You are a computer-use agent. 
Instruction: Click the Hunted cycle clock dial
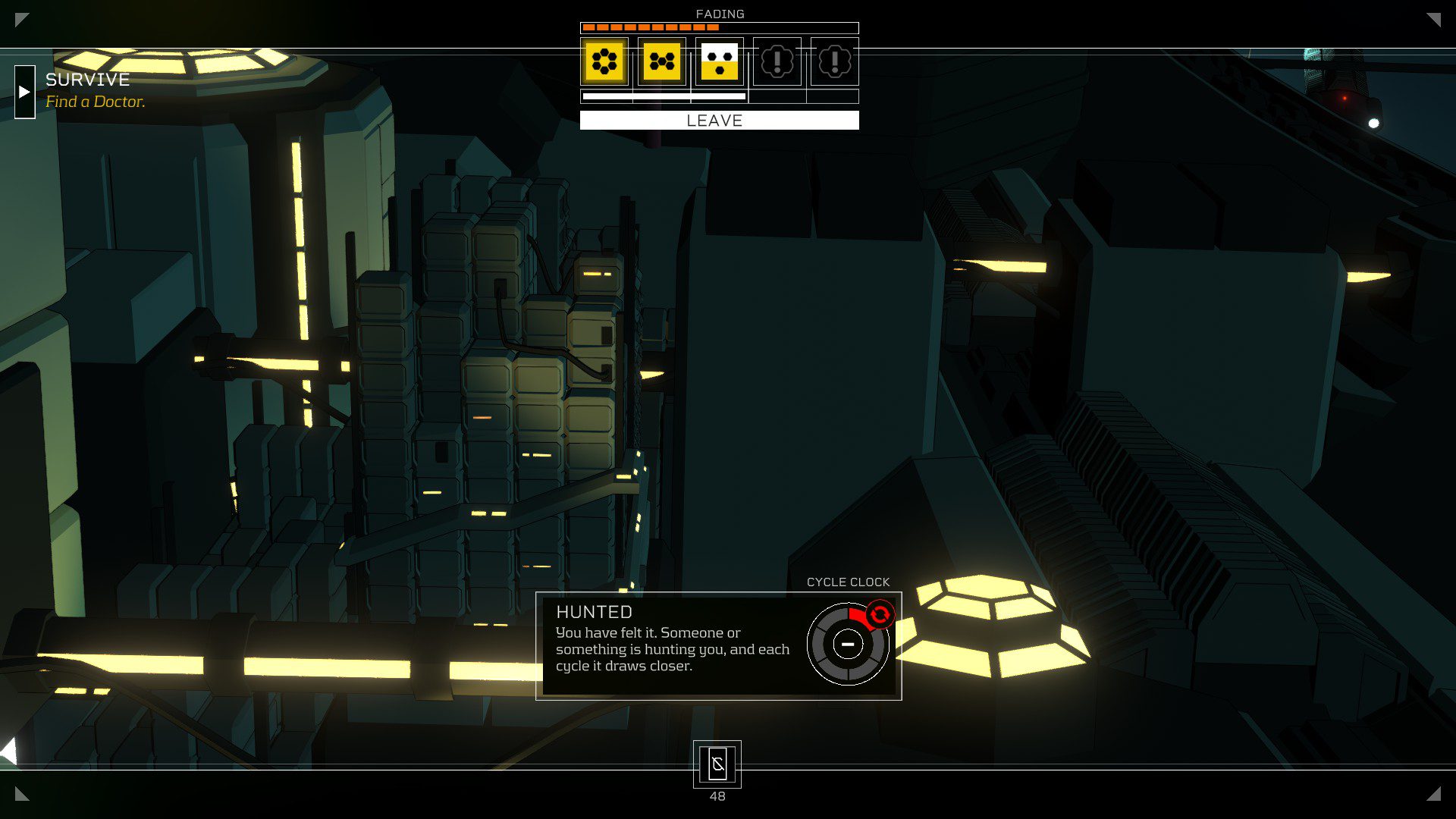(x=848, y=645)
